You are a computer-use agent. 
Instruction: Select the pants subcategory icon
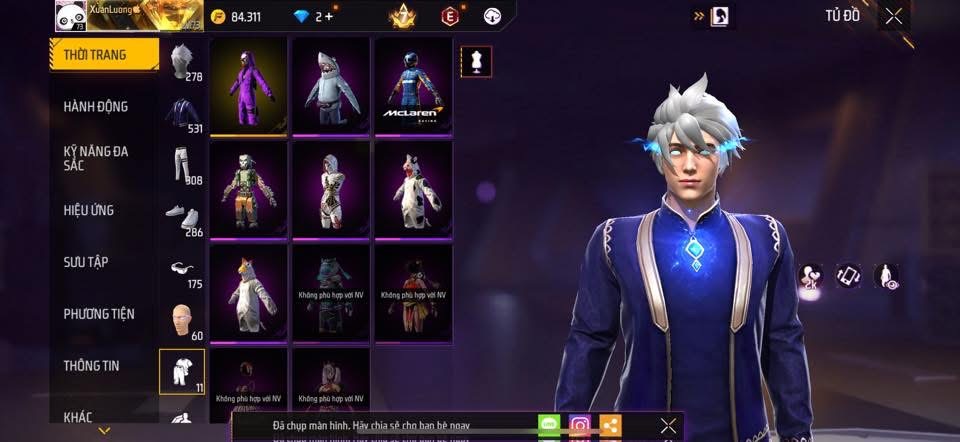(x=181, y=166)
